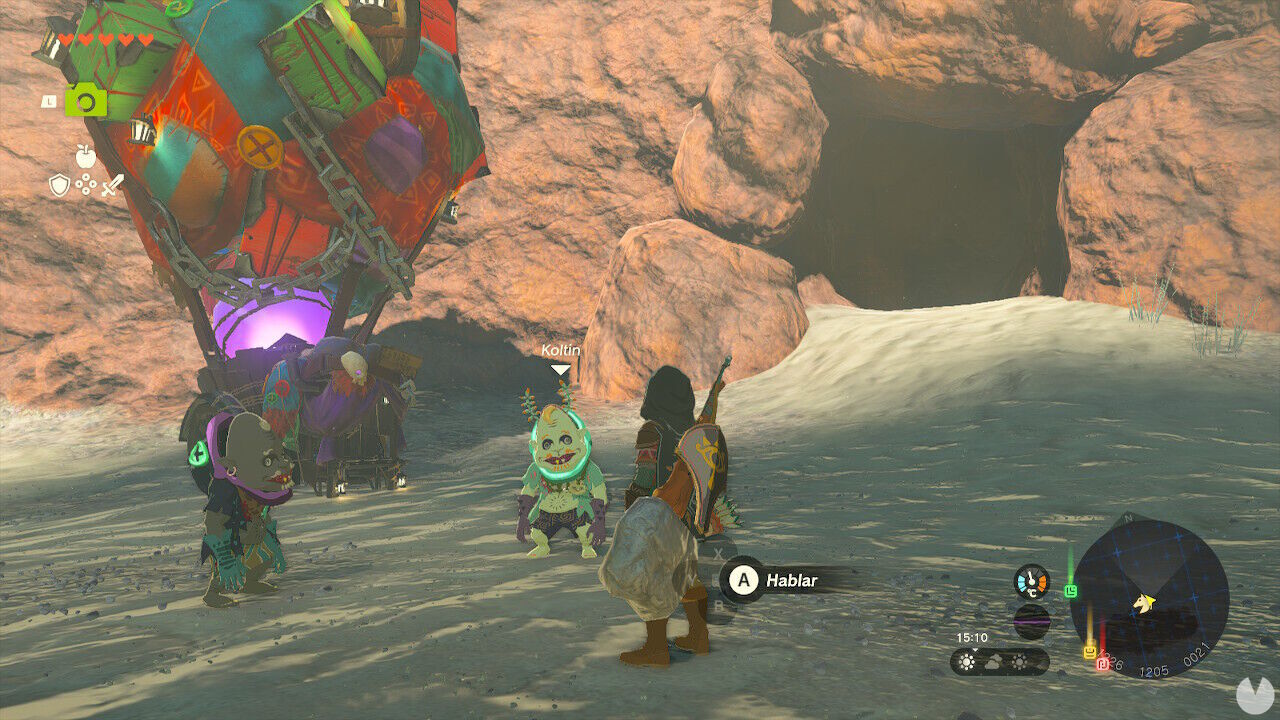Viewport: 1280px width, 720px height.
Task: Click the 15:10 time display
Action: point(972,636)
